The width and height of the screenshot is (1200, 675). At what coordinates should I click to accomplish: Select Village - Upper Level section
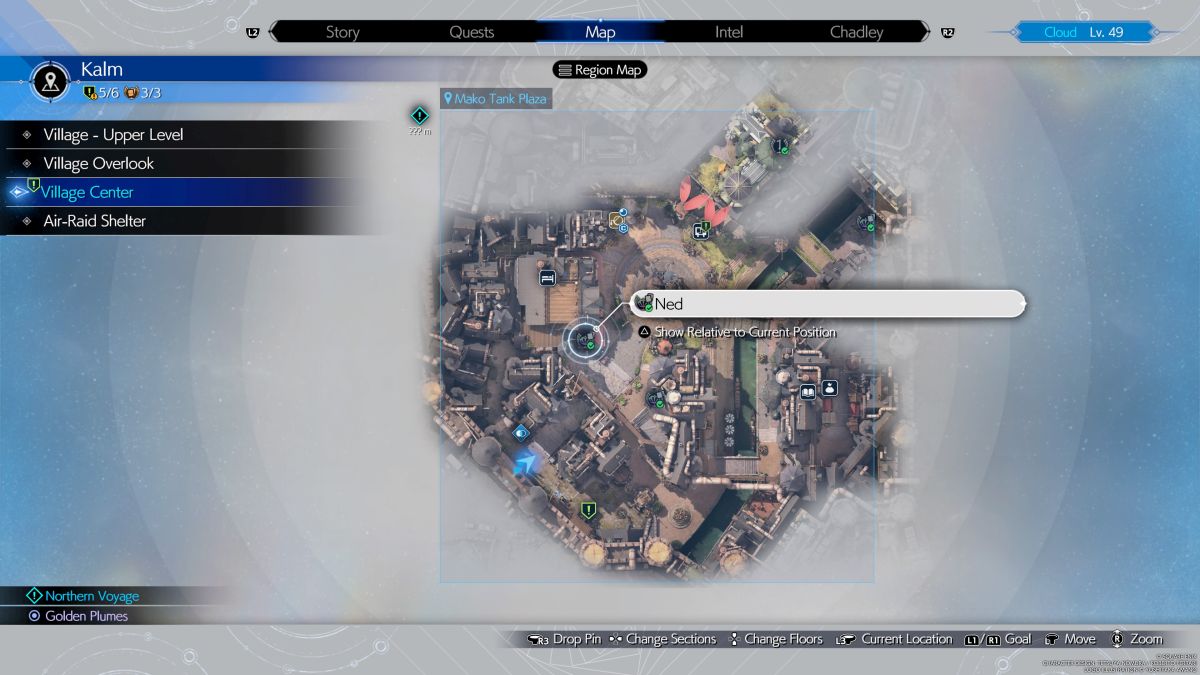click(113, 135)
